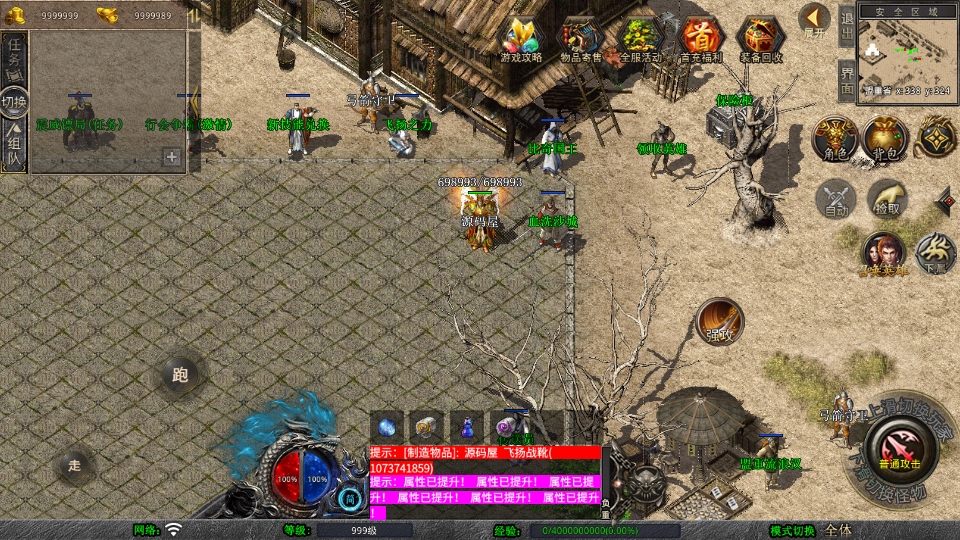Open the 首充福利 first-recharge bonus
Viewport: 960px width, 540px height.
pyautogui.click(x=702, y=38)
